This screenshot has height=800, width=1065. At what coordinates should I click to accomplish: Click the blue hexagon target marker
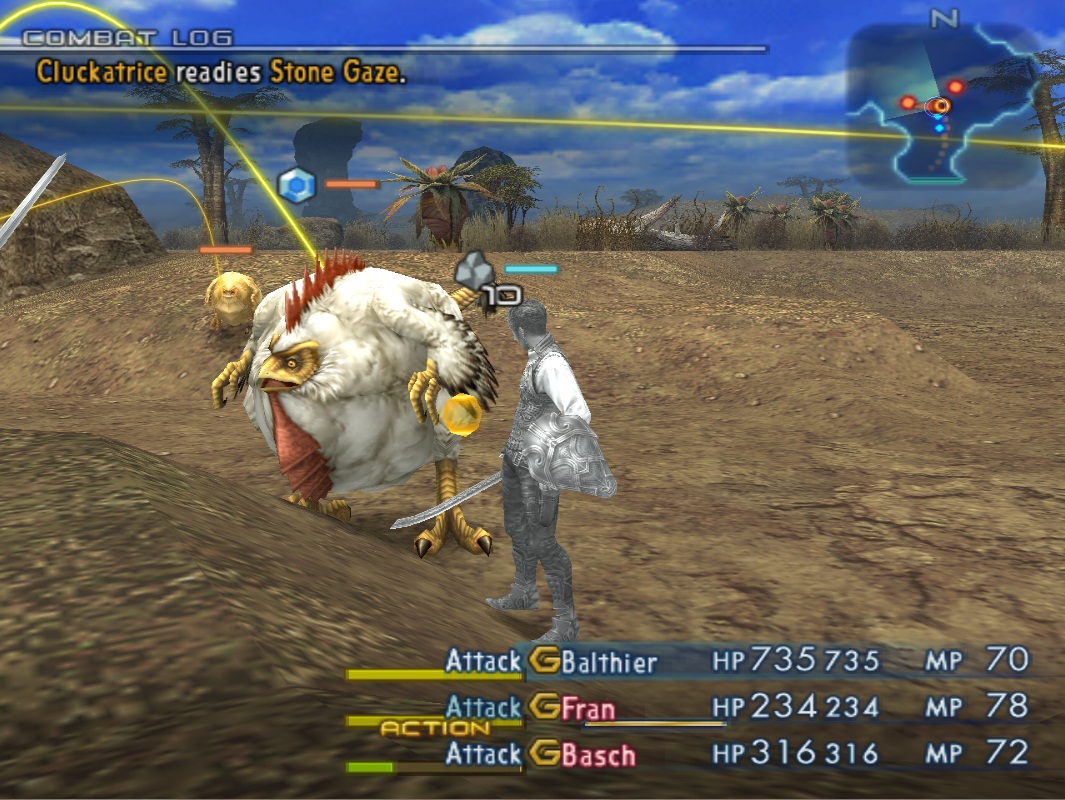[296, 185]
